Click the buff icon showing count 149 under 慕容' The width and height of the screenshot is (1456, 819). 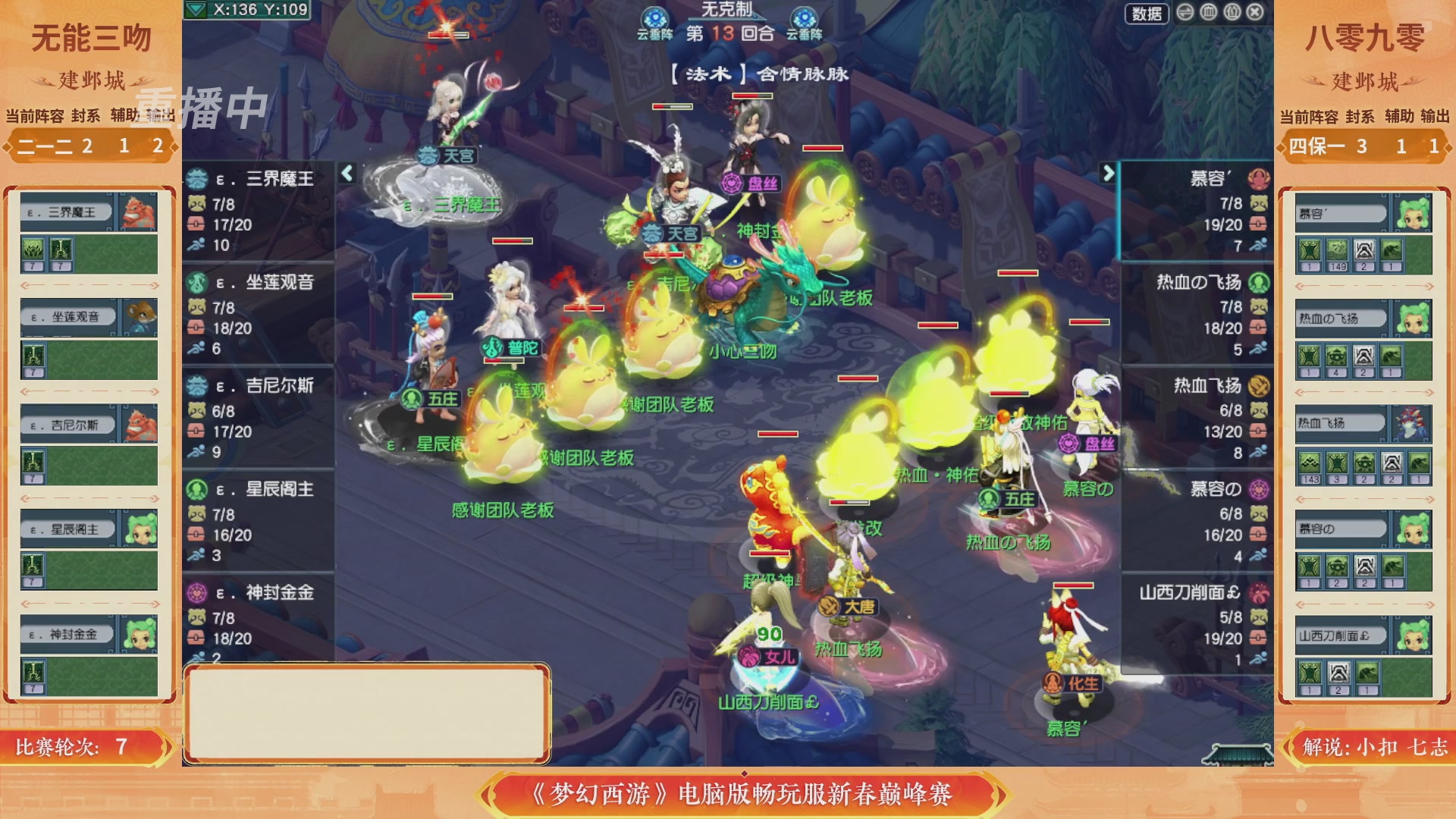tap(1338, 250)
